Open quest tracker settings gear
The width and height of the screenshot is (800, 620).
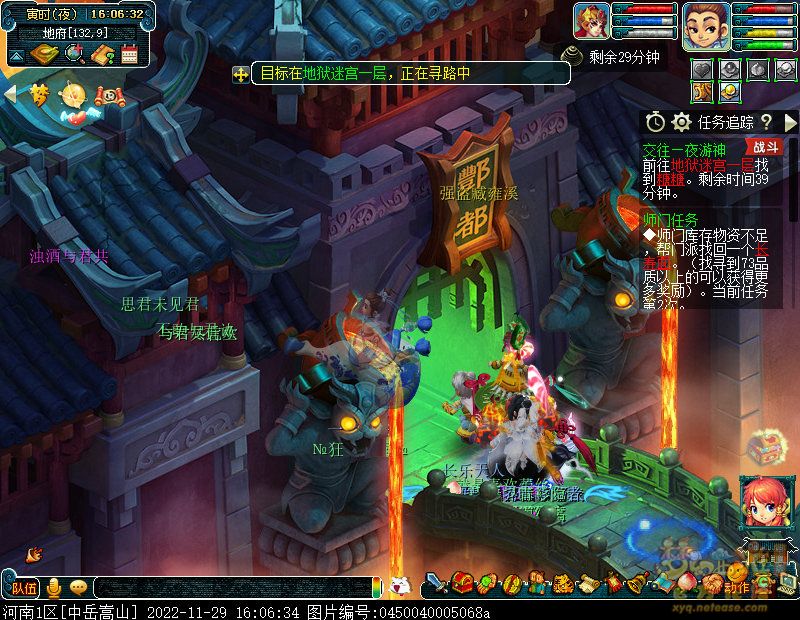point(682,122)
